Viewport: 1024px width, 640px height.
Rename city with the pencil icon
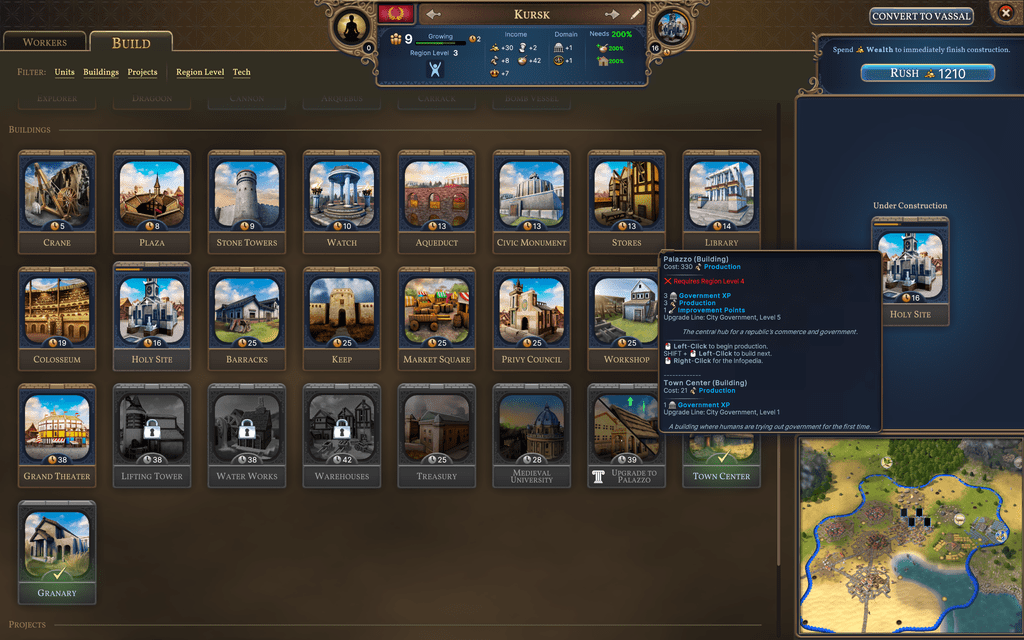coord(636,15)
